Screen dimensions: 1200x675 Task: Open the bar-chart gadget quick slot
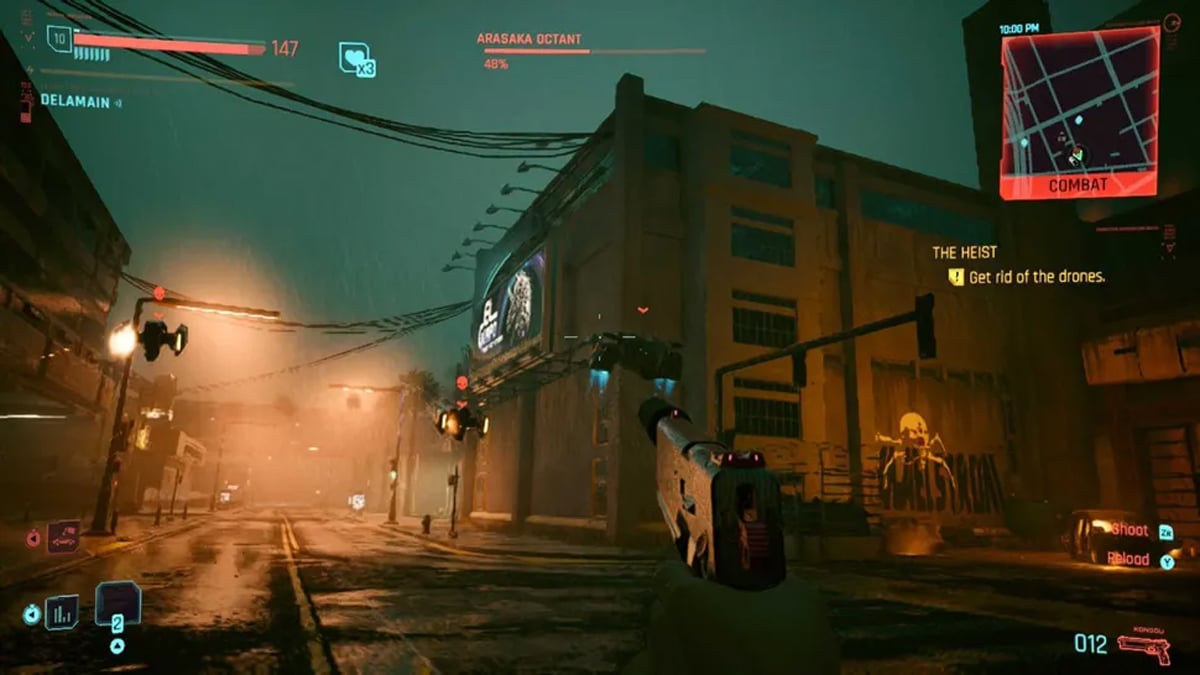[62, 610]
